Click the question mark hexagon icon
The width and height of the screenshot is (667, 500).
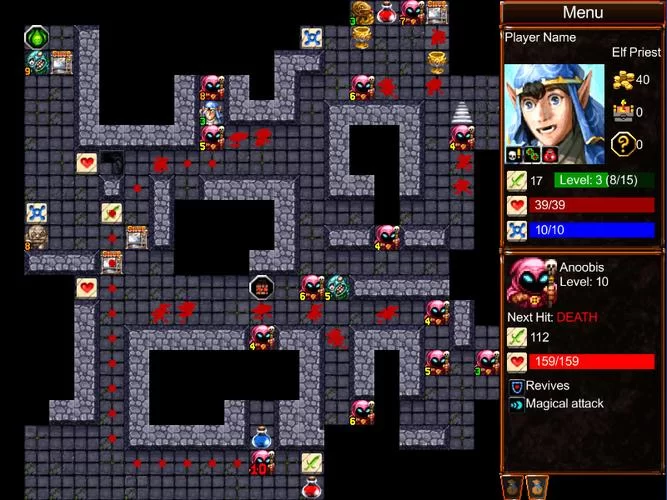tap(621, 144)
